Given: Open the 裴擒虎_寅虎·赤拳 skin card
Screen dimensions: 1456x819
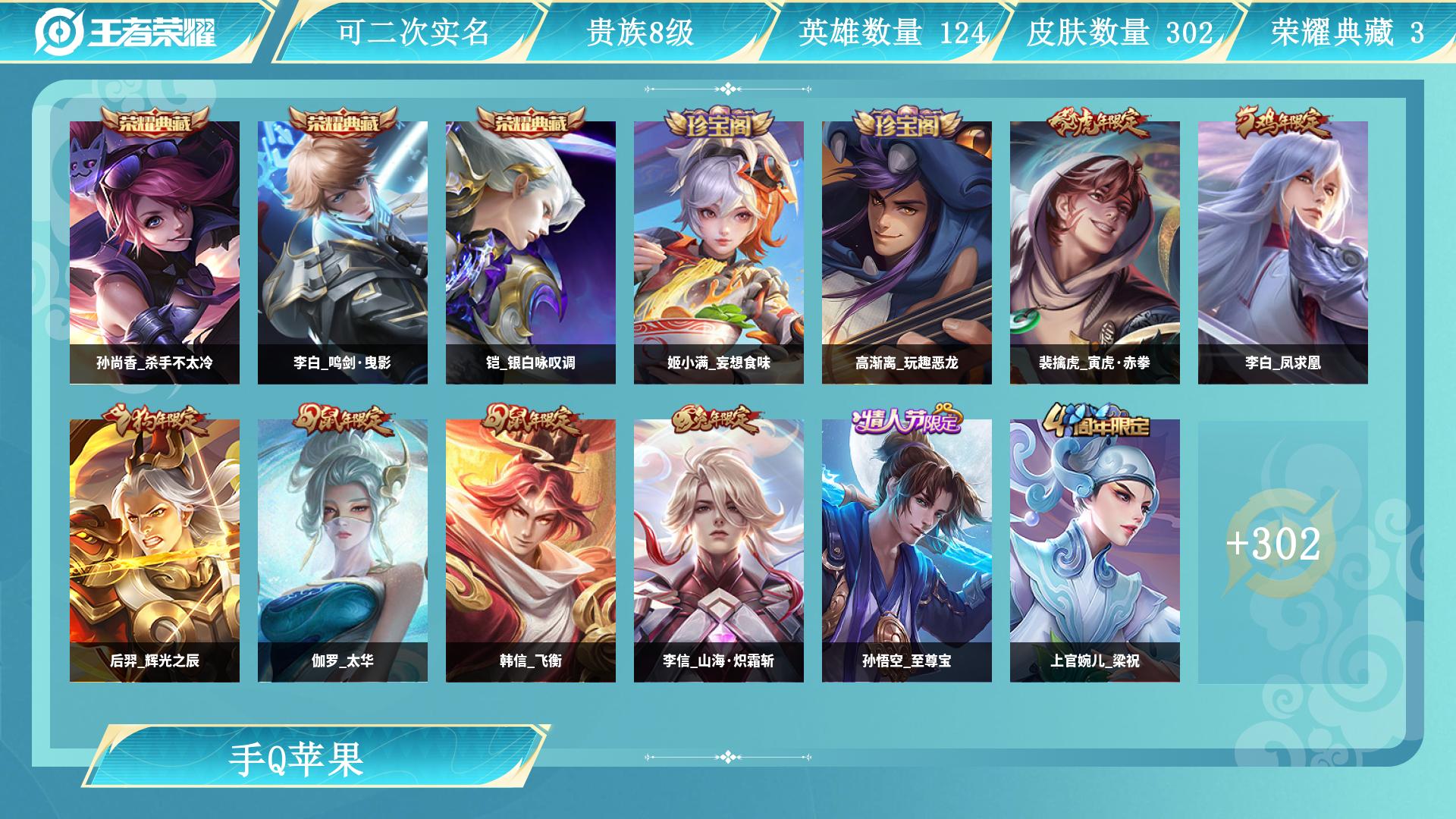Looking at the screenshot, I should (x=1095, y=253).
